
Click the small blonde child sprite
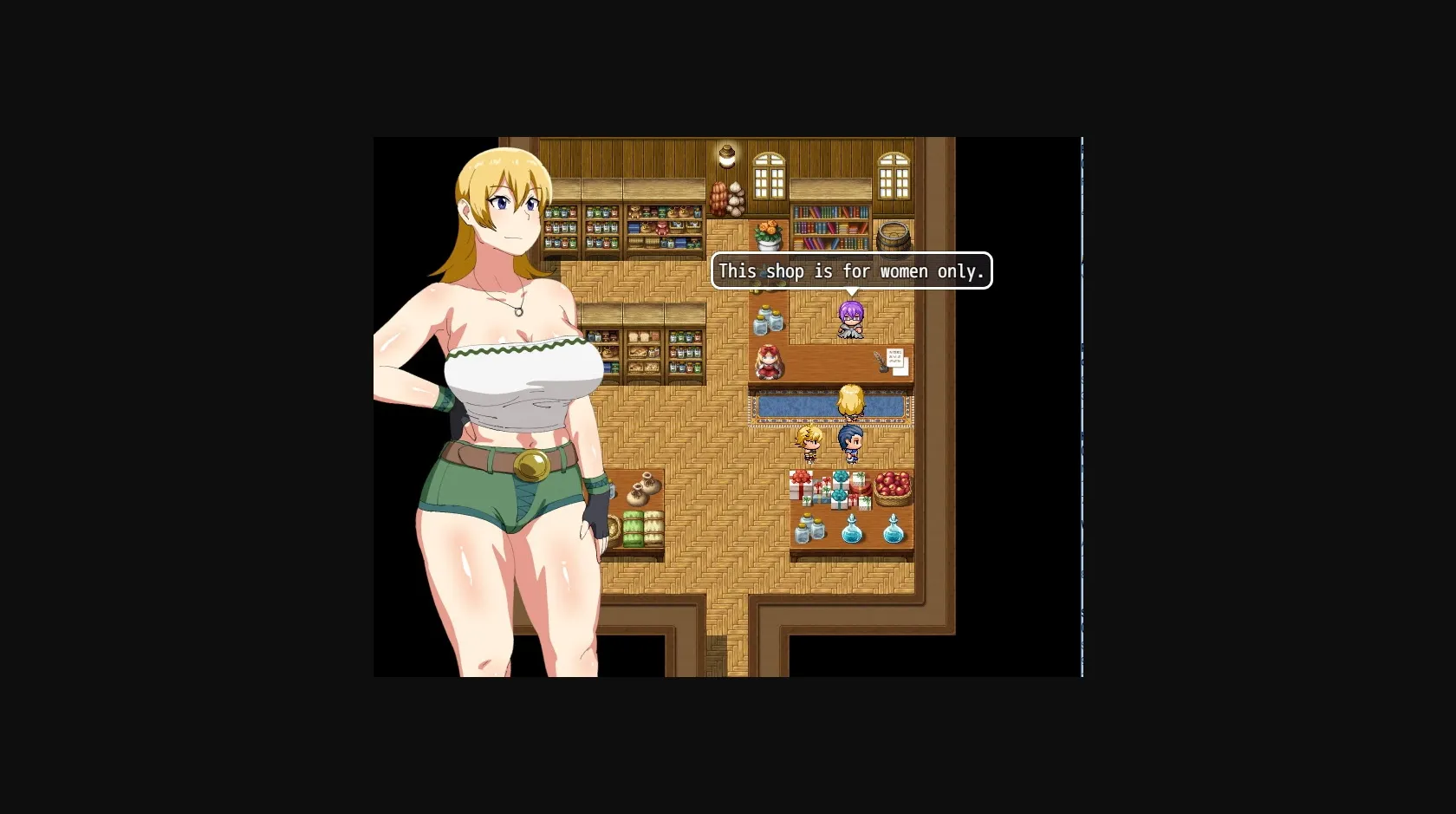pyautogui.click(x=809, y=444)
